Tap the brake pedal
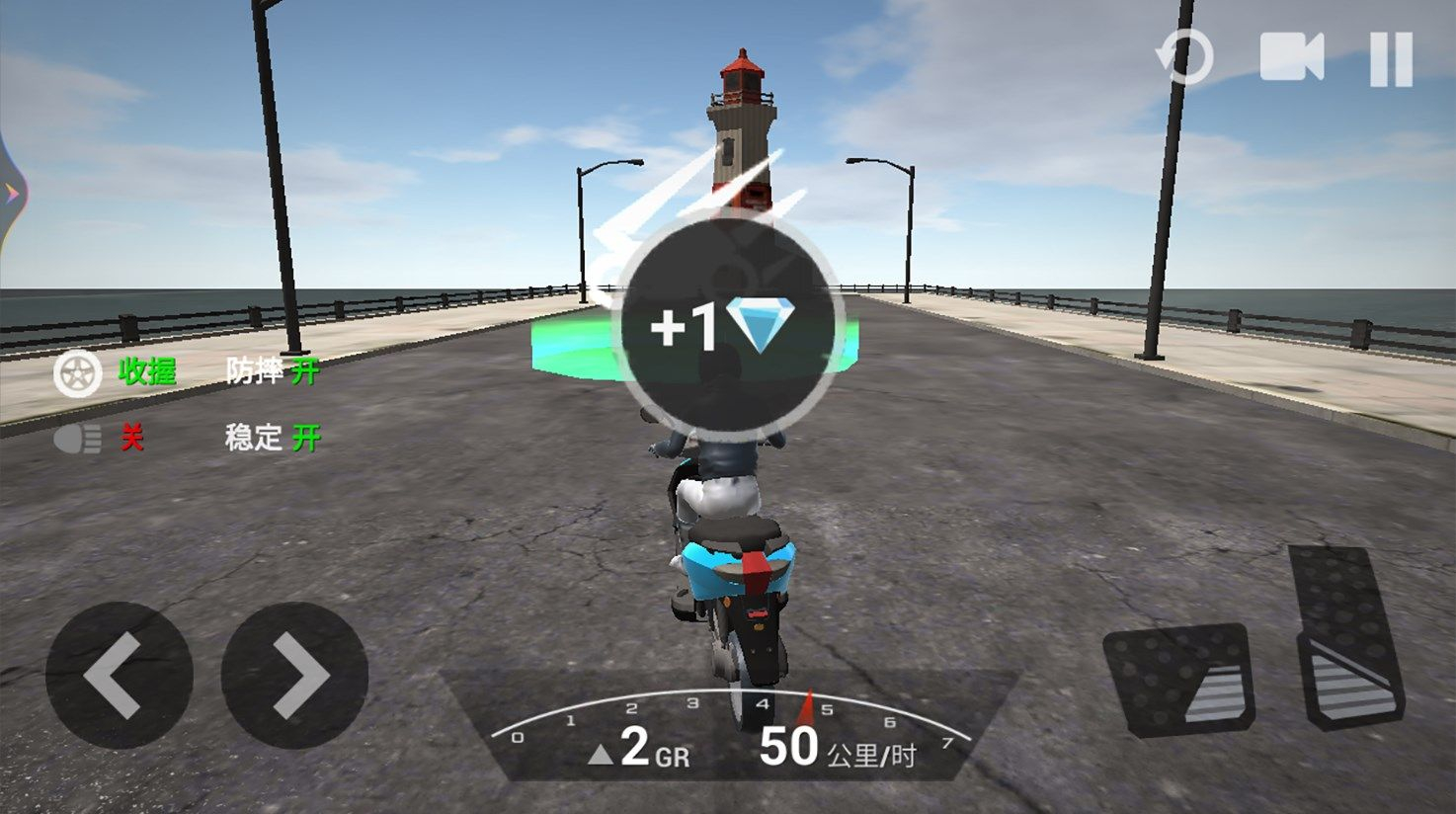 (1177, 680)
